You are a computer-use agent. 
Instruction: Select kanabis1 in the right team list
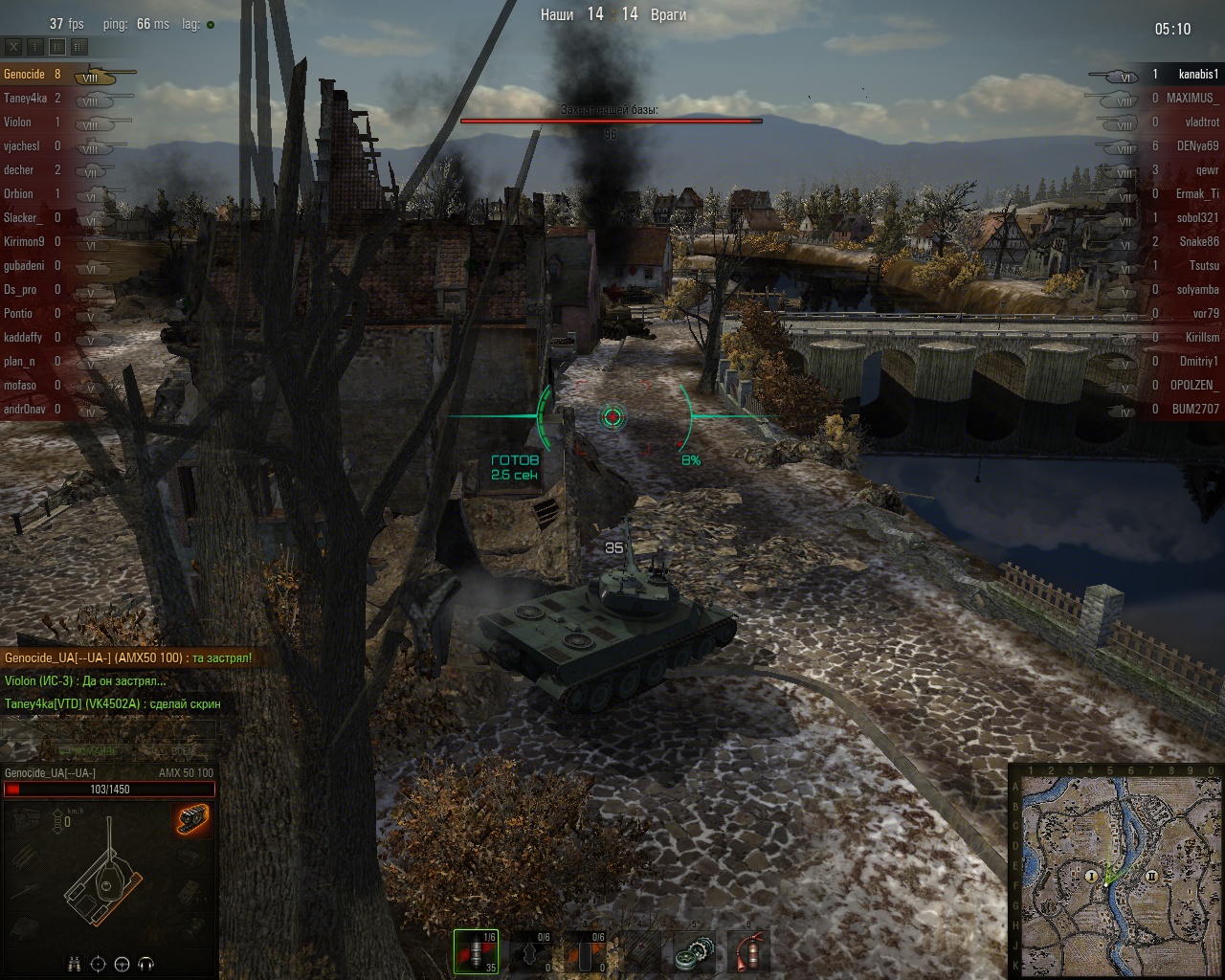coord(1197,75)
